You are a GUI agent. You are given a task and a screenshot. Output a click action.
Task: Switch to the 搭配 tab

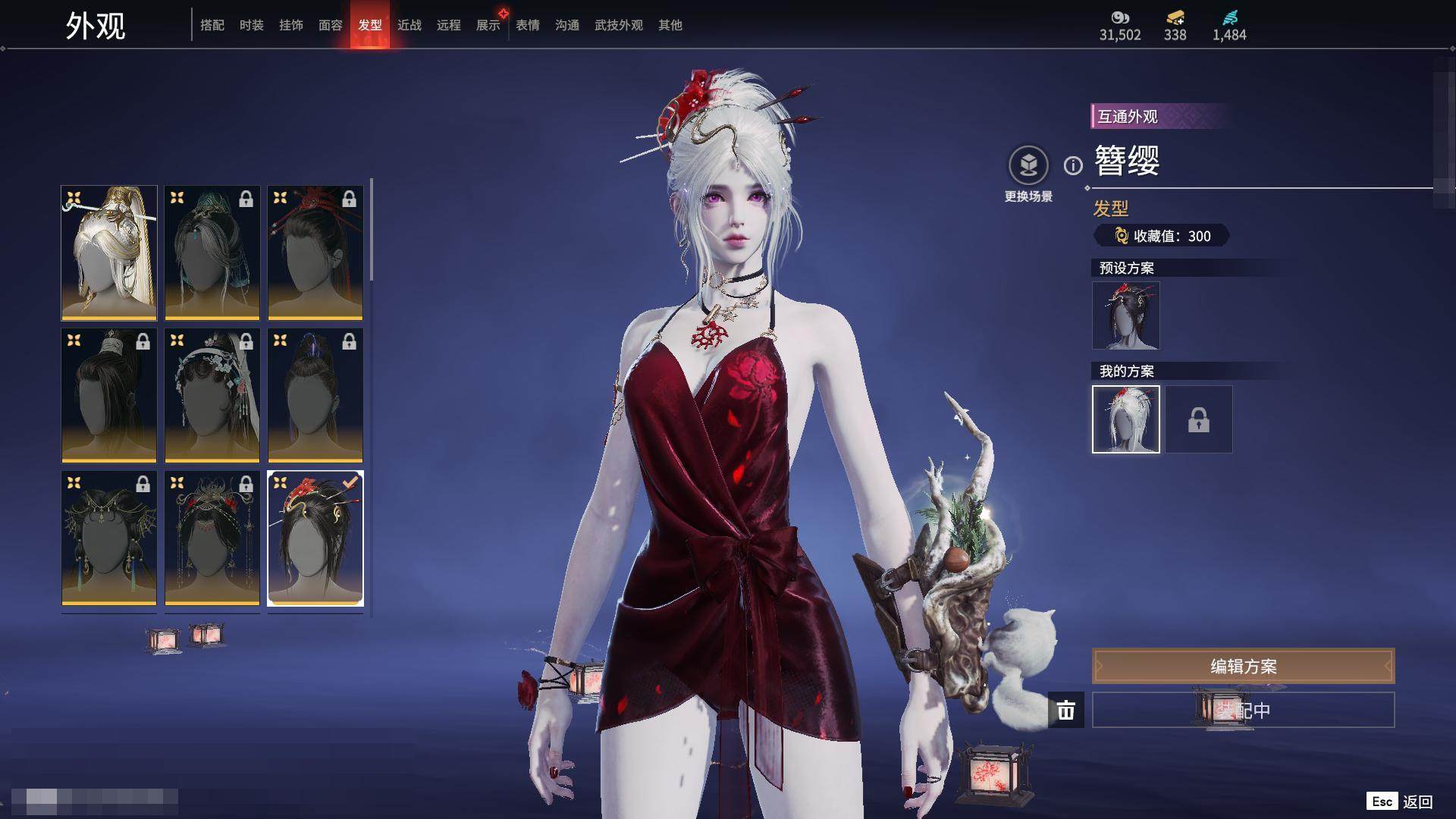pyautogui.click(x=212, y=25)
